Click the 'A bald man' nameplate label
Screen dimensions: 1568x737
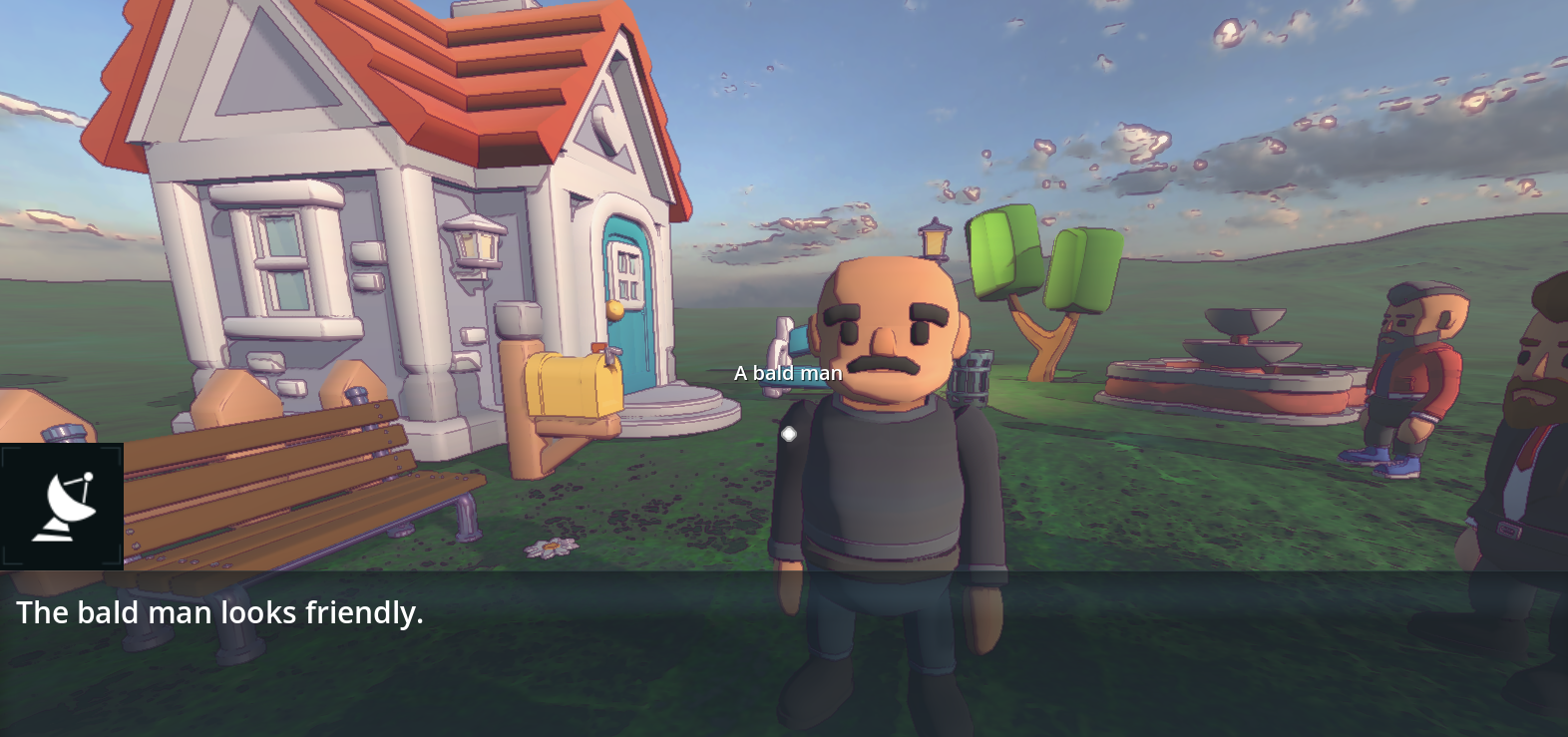click(x=788, y=372)
